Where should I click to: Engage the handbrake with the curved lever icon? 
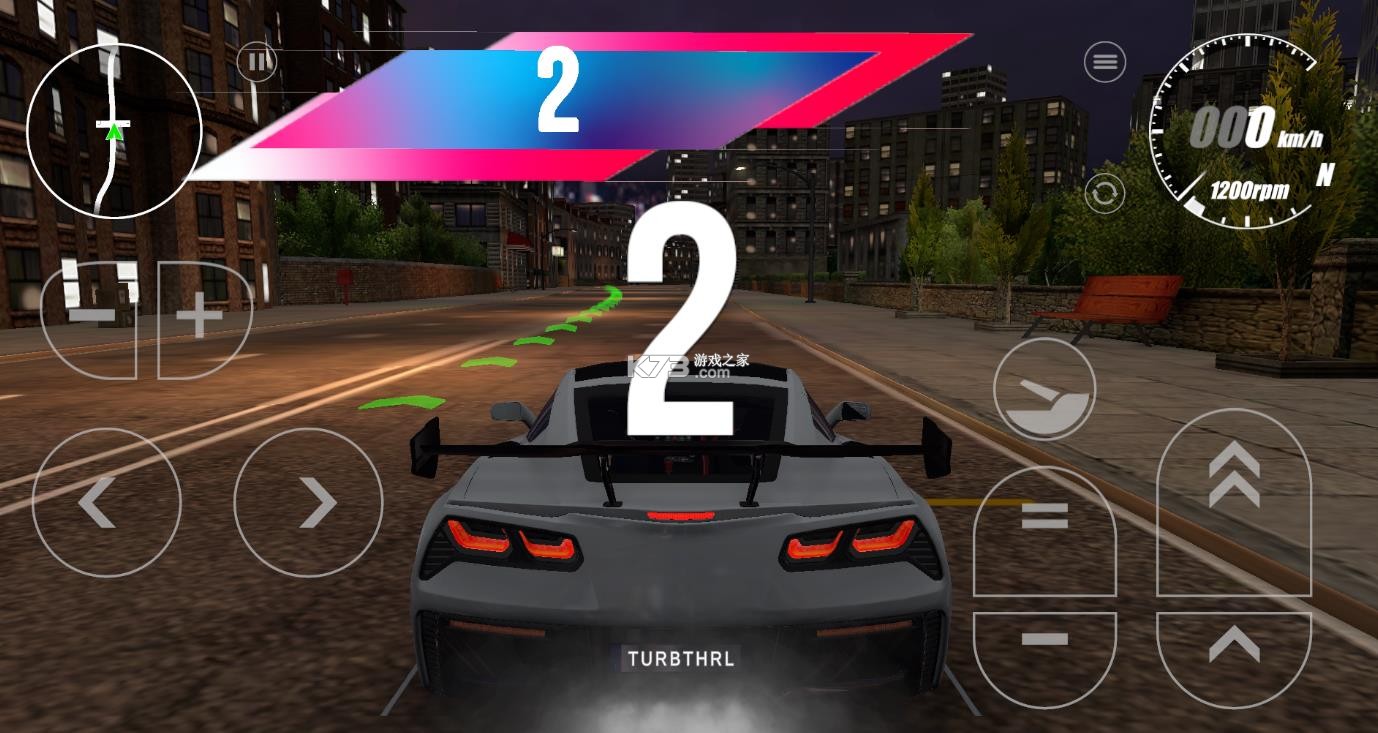[1043, 390]
